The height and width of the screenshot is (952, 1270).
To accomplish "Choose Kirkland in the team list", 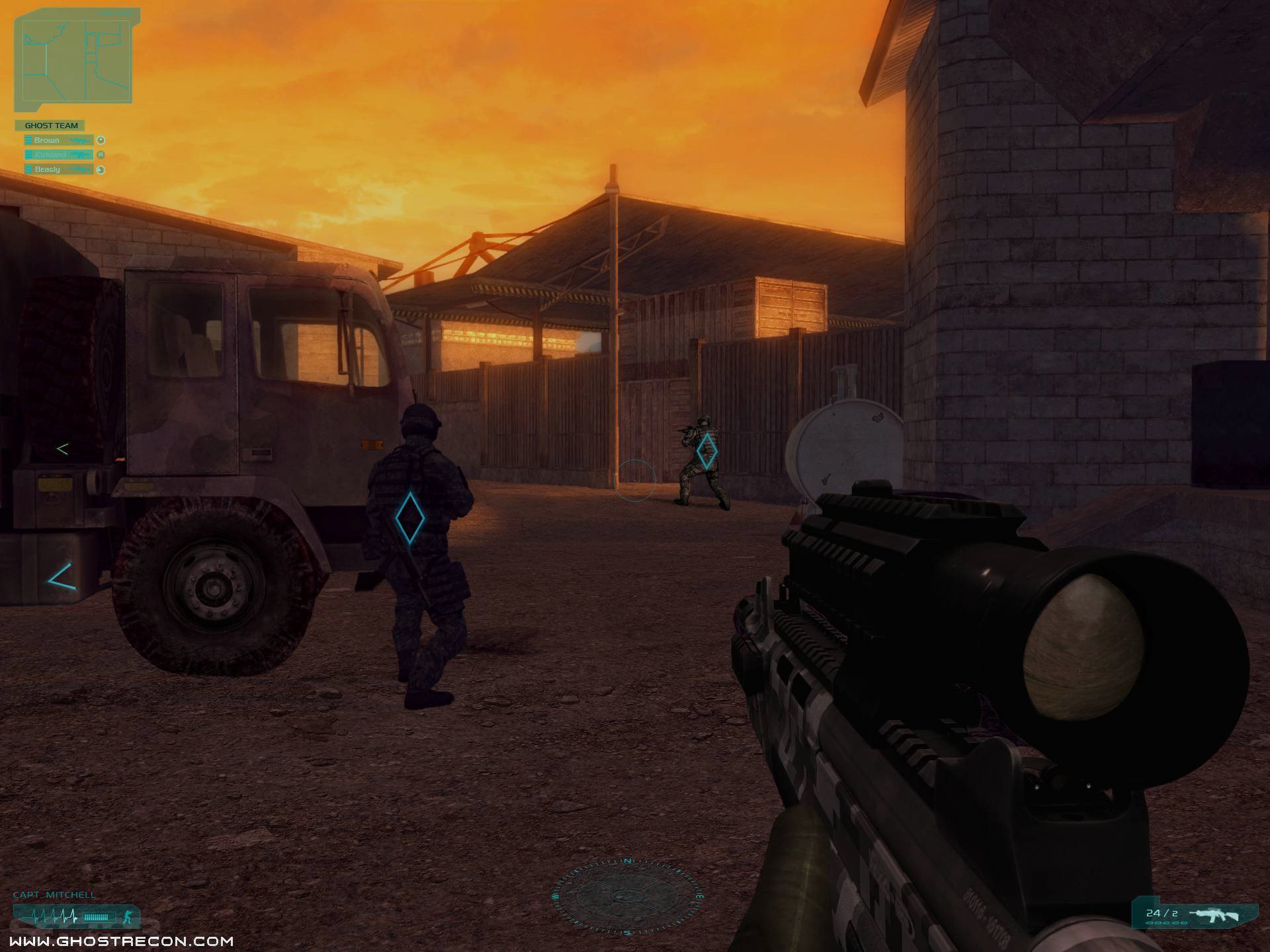I will pos(58,155).
